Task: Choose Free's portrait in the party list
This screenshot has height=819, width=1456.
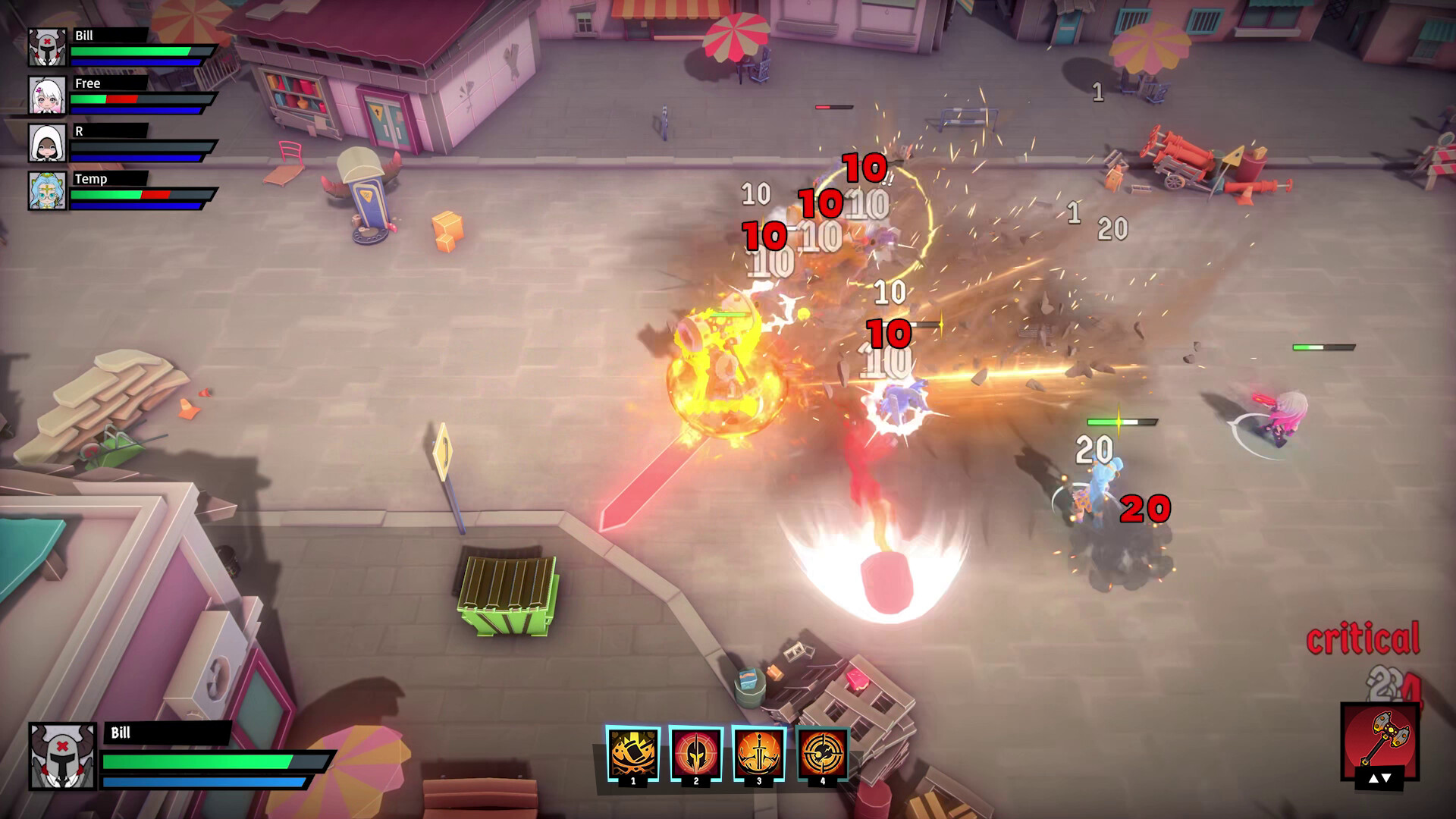Action: click(47, 95)
